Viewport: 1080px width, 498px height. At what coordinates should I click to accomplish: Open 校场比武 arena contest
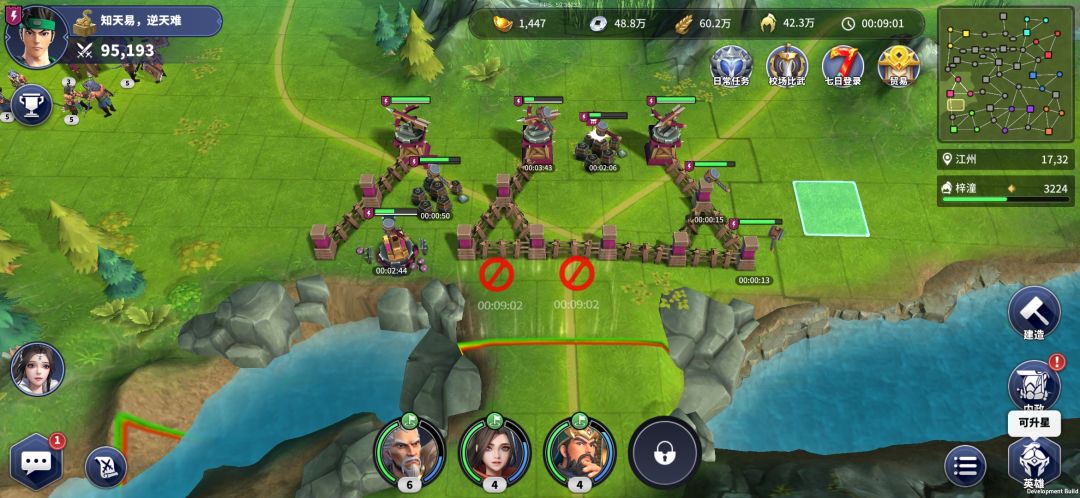pyautogui.click(x=786, y=64)
